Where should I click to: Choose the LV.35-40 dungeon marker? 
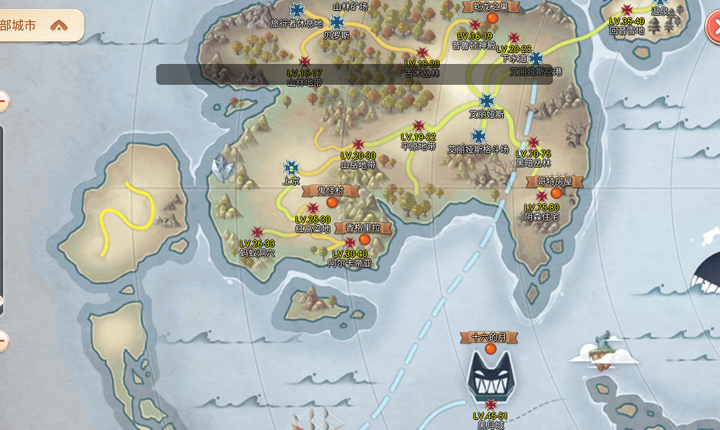tap(626, 10)
